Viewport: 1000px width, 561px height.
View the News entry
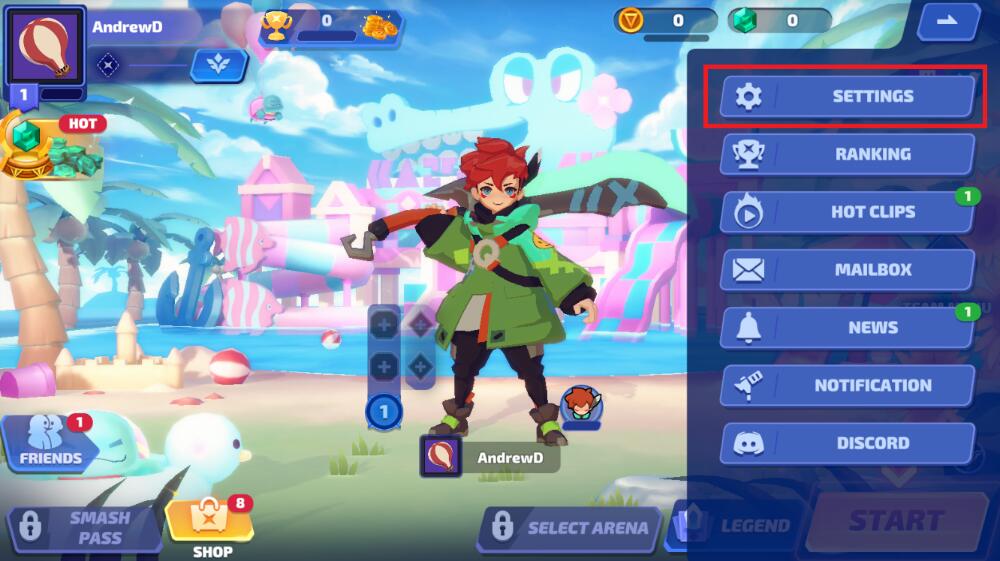pyautogui.click(x=846, y=327)
